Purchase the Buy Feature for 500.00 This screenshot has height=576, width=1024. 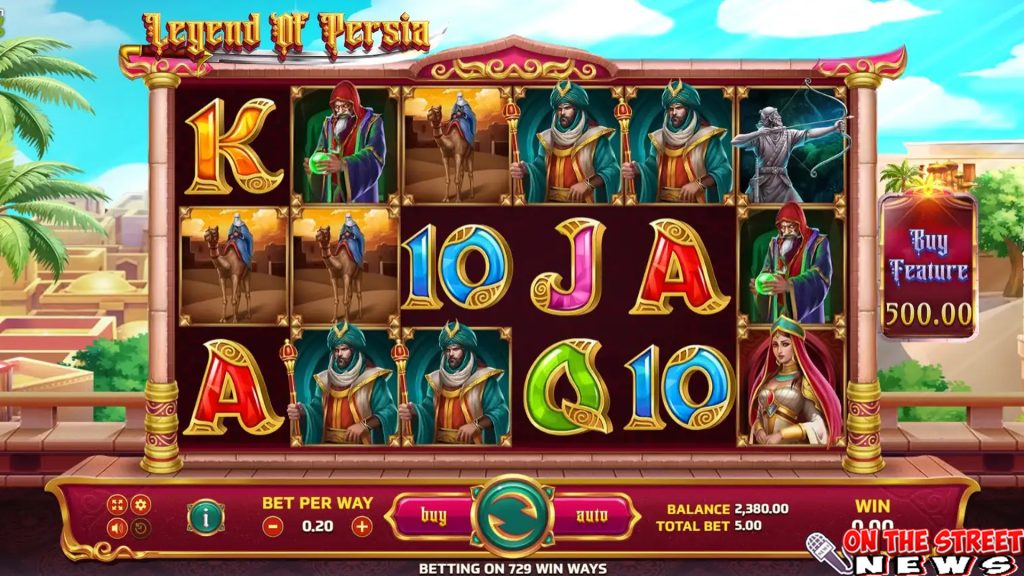927,270
